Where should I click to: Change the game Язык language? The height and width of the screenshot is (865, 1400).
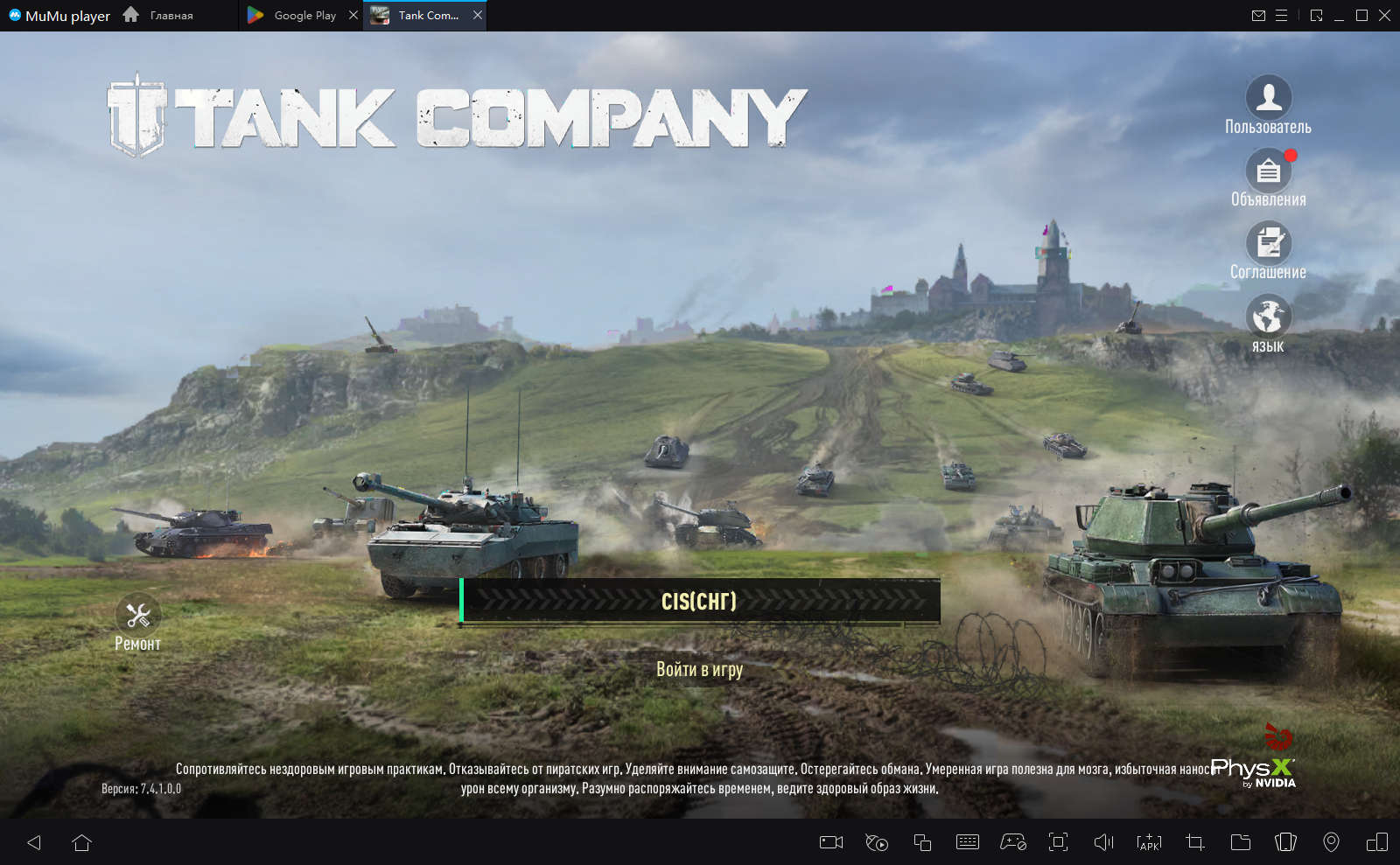point(1268,317)
